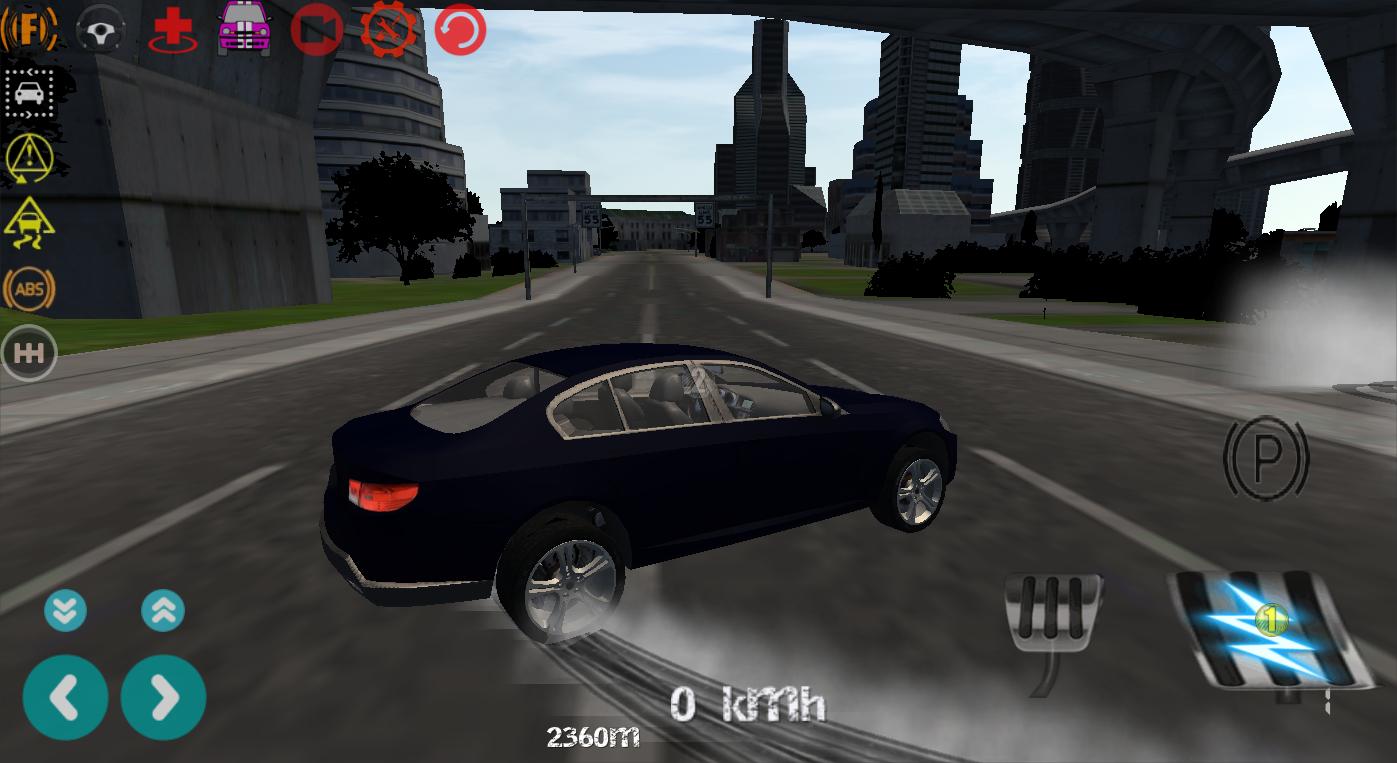The width and height of the screenshot is (1397, 763).
Task: Open steering wheel control options
Action: point(100,29)
